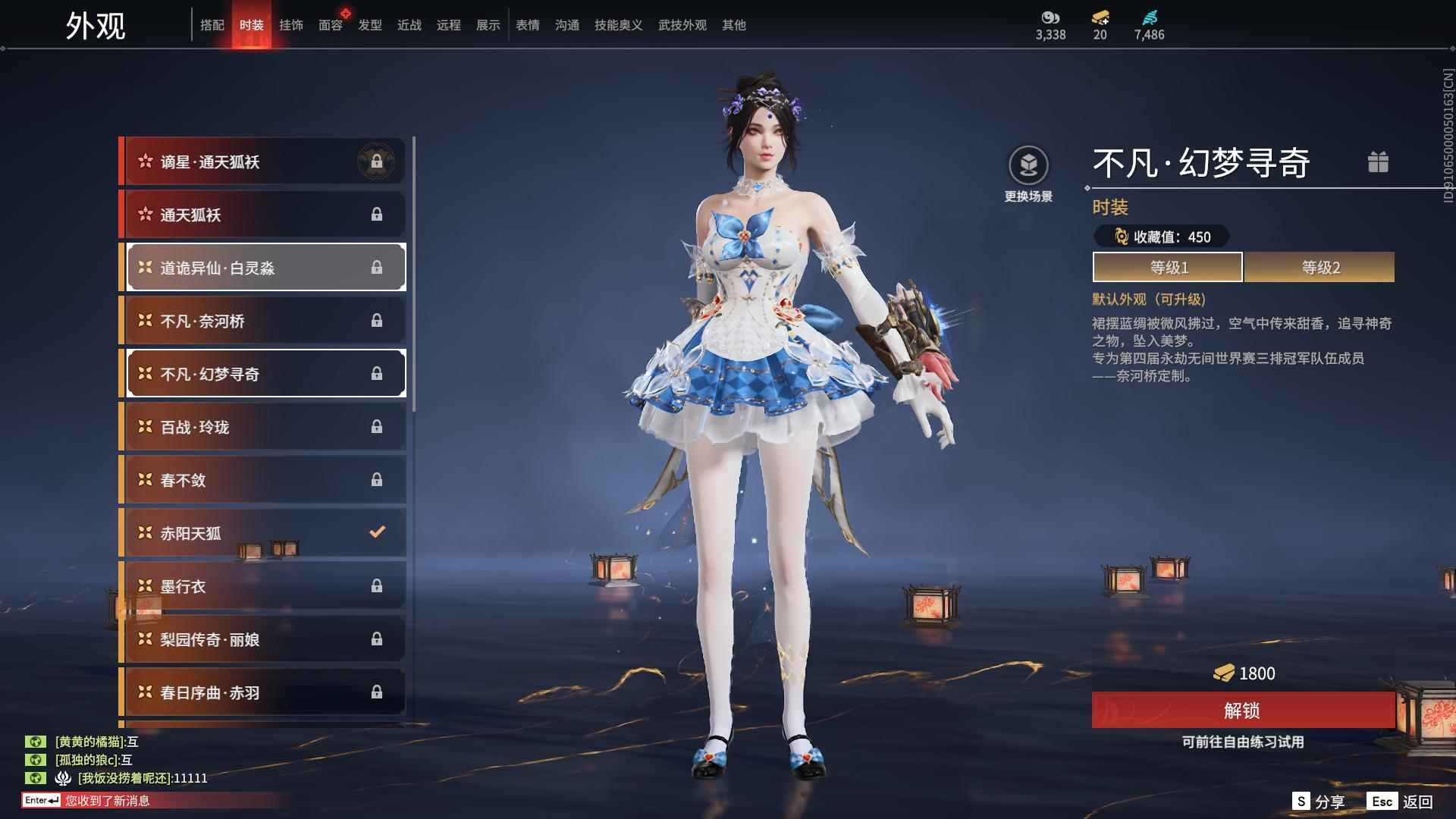Open the 武技外观 category
Screen dimensions: 1456x819
click(x=680, y=24)
